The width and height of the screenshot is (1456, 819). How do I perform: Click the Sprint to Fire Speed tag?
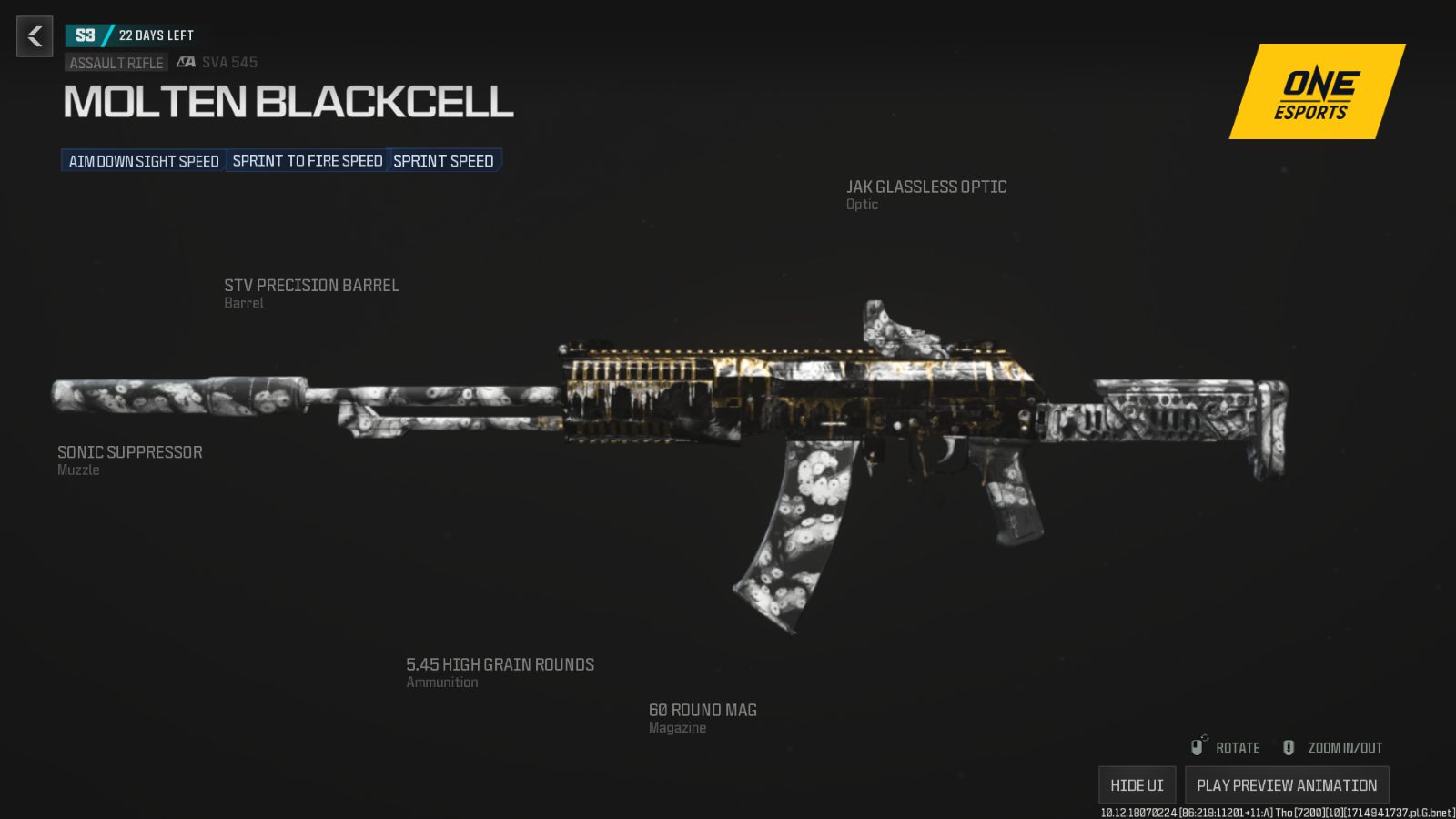click(x=308, y=161)
